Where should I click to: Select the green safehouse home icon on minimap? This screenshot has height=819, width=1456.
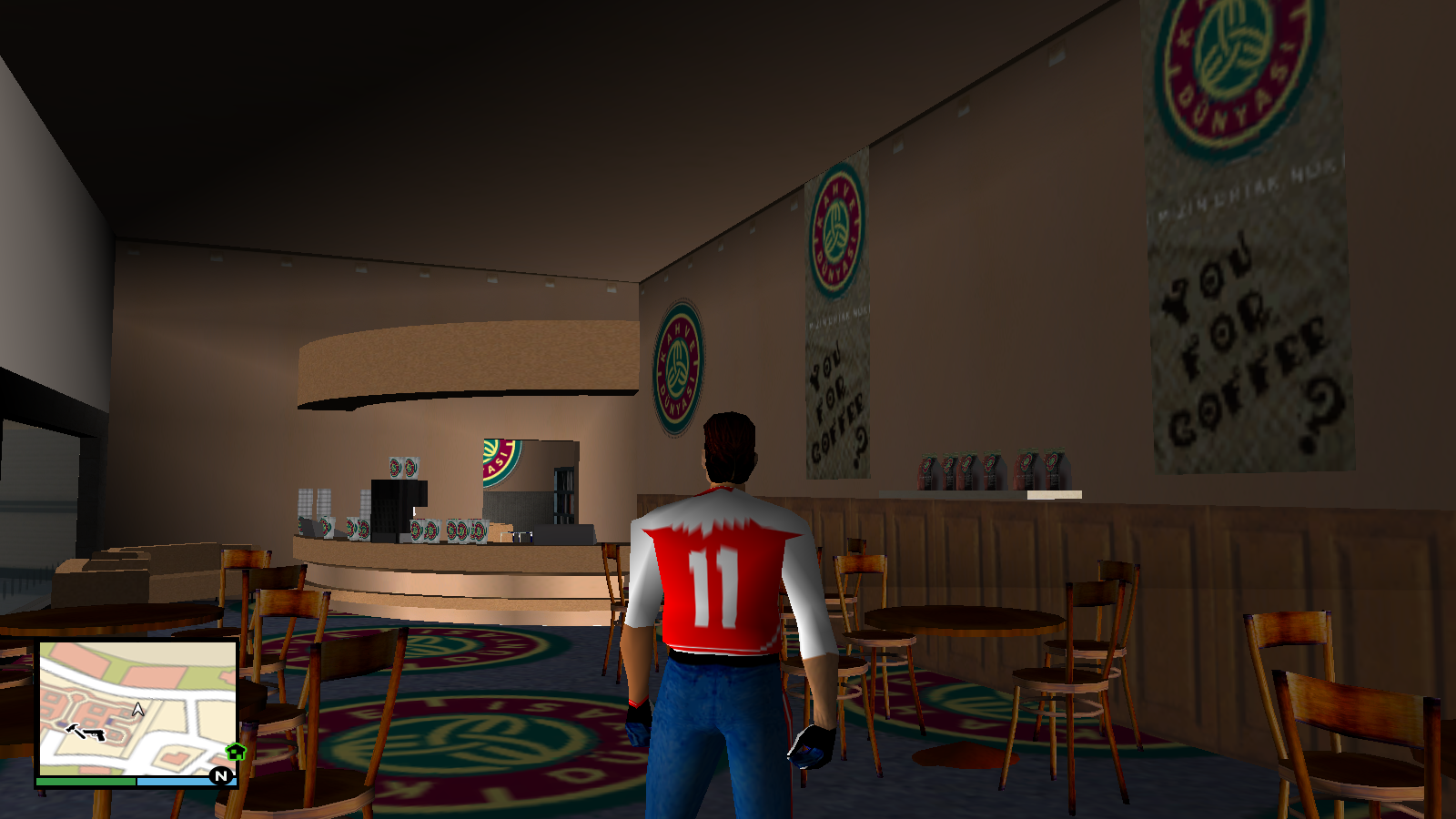point(235,752)
